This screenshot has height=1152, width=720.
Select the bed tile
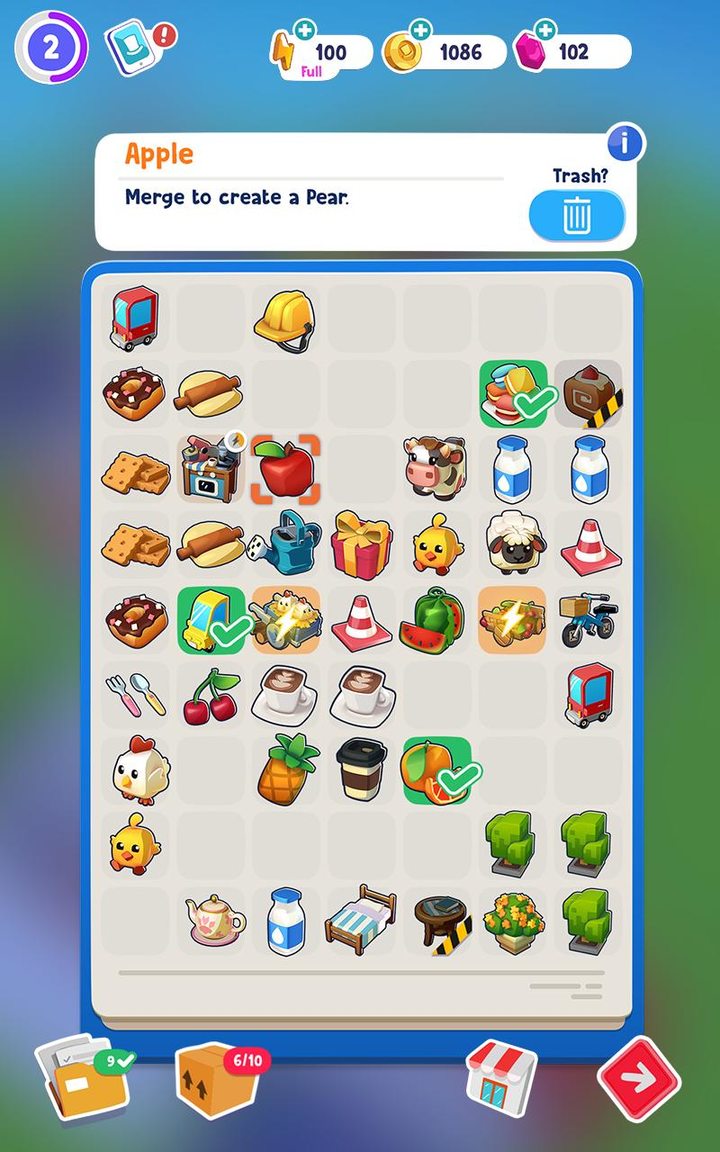coord(360,919)
